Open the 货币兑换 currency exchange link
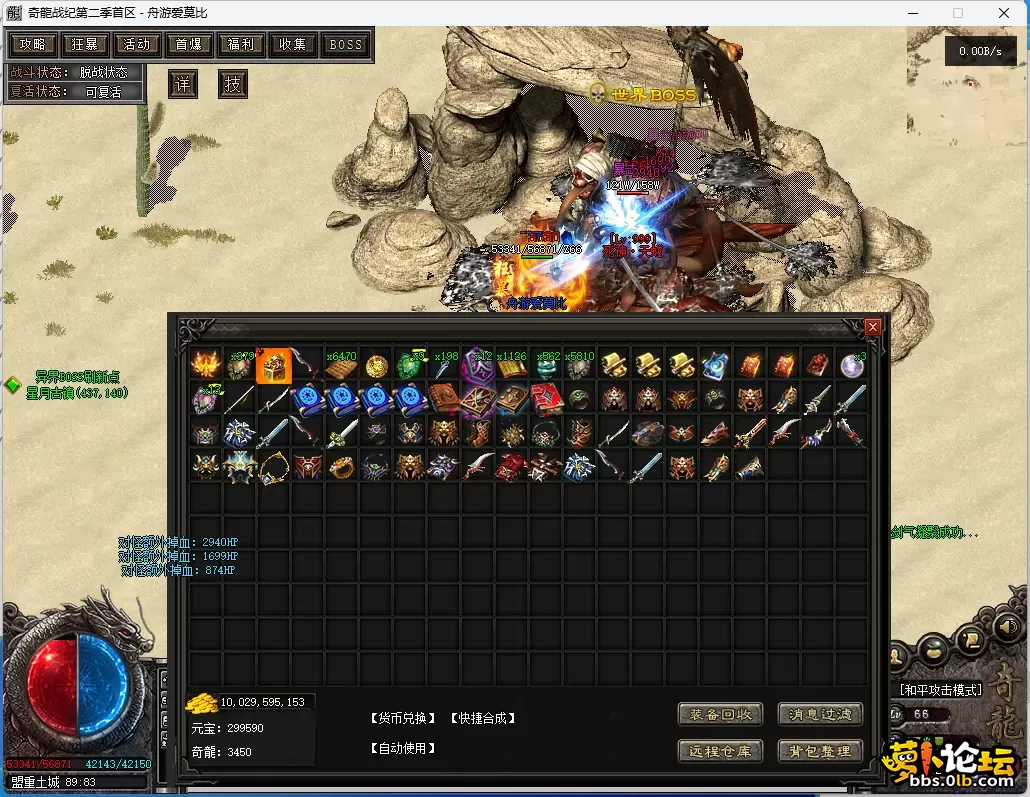The height and width of the screenshot is (797, 1030). [404, 718]
